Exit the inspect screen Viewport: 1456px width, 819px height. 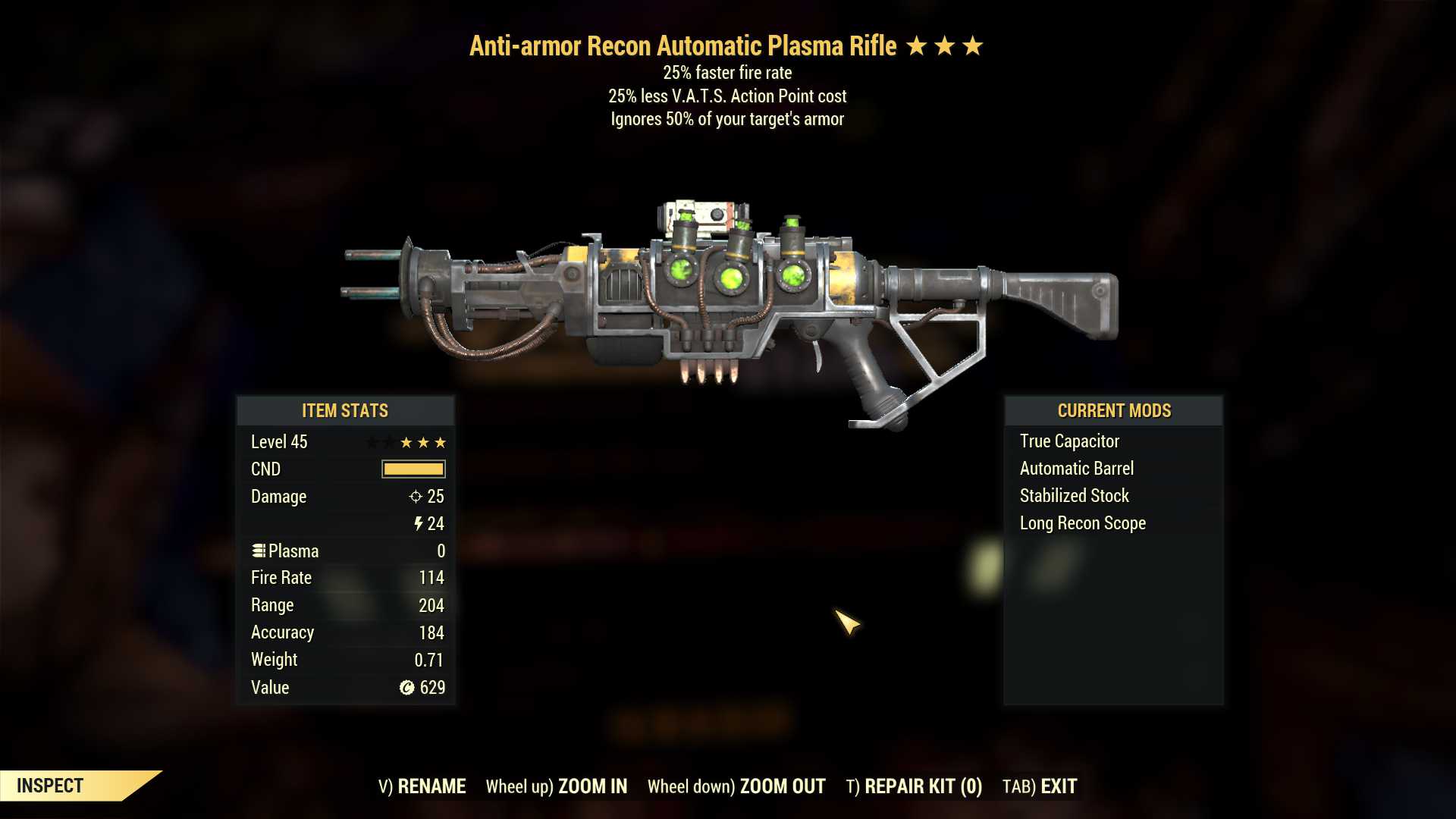(x=1040, y=786)
